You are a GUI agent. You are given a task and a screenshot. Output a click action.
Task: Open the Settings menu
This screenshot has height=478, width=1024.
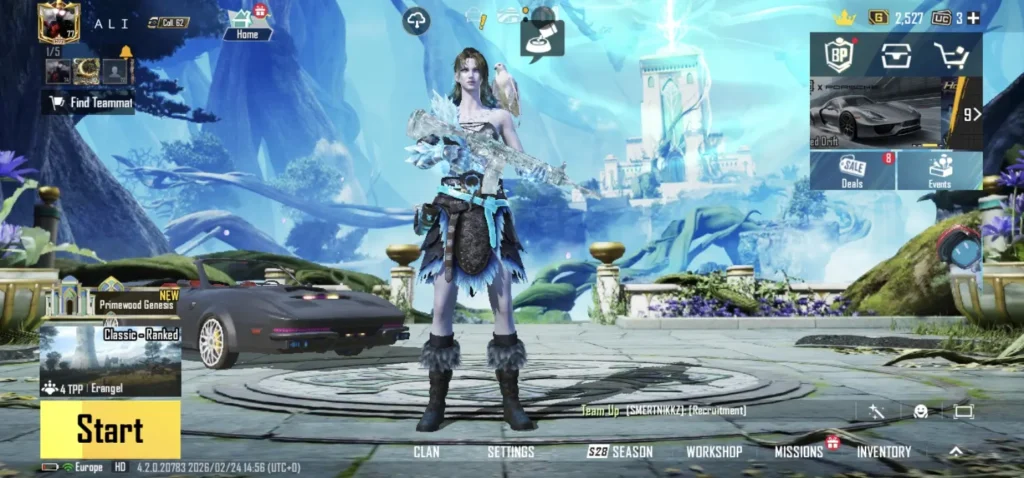click(x=510, y=452)
